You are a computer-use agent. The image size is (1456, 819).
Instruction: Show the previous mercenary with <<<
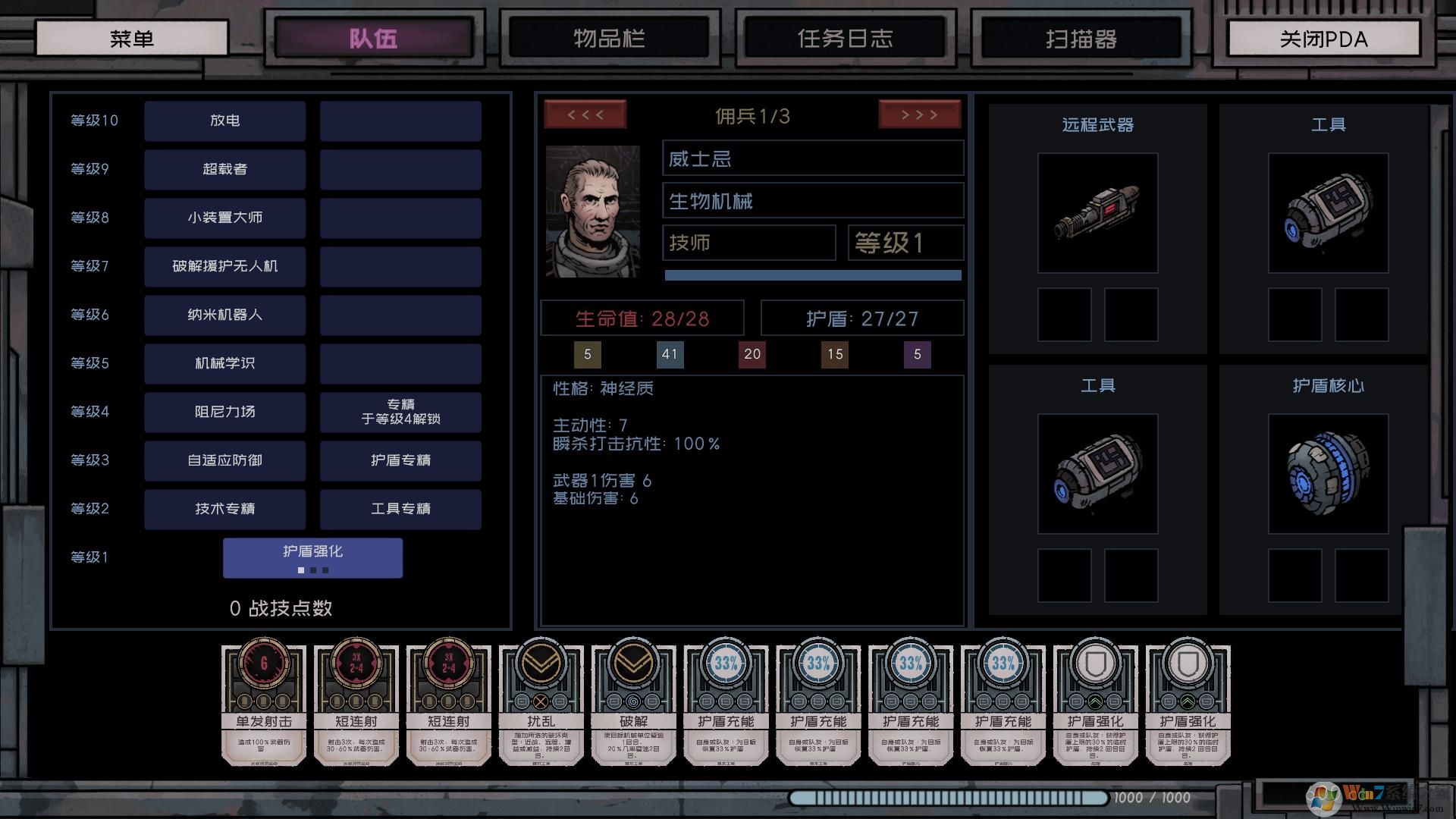(585, 115)
